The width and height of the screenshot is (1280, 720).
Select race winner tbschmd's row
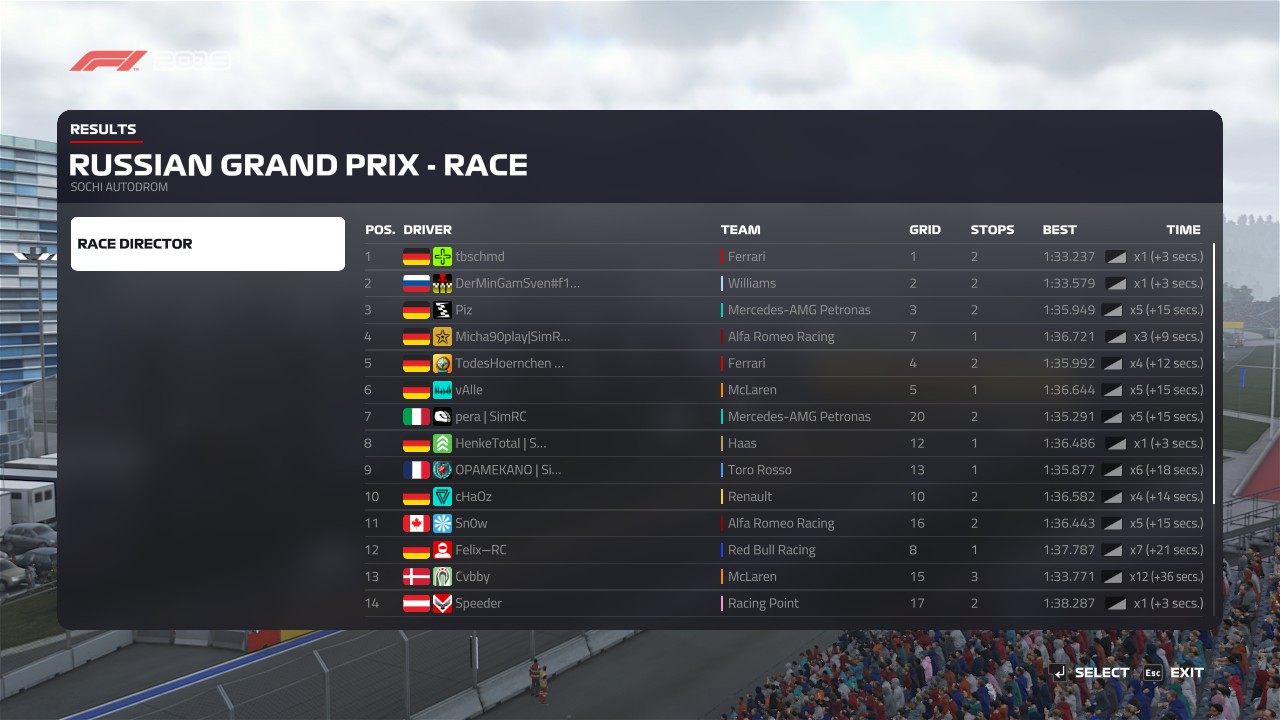click(480, 257)
